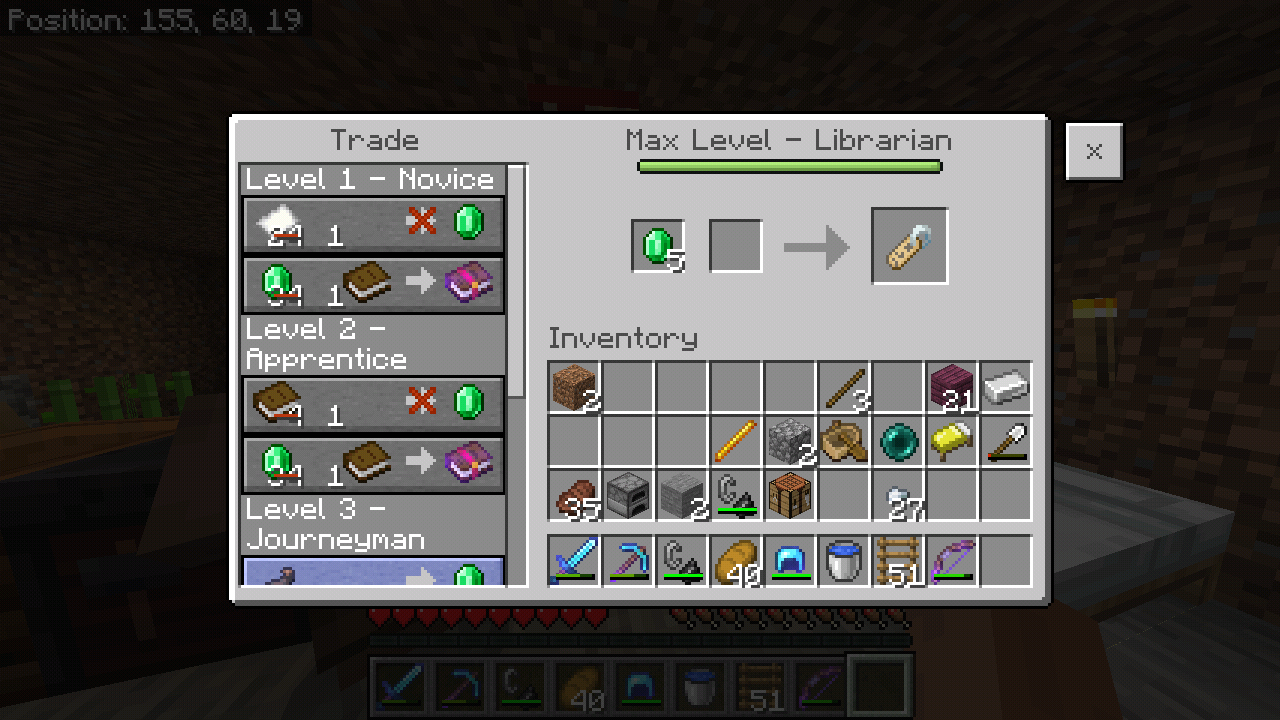The width and height of the screenshot is (1280, 720).
Task: Select the yellow bed slot
Action: 952,442
